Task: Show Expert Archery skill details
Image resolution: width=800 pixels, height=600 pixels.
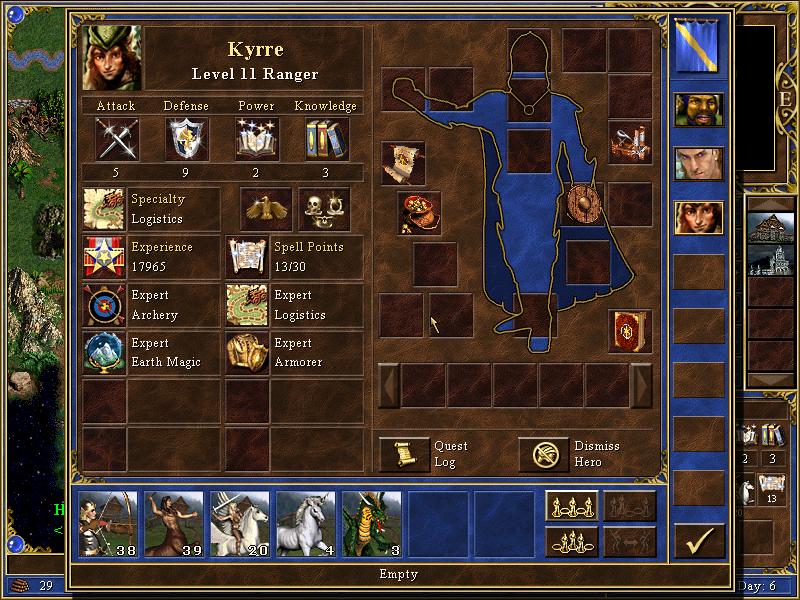Action: 104,305
